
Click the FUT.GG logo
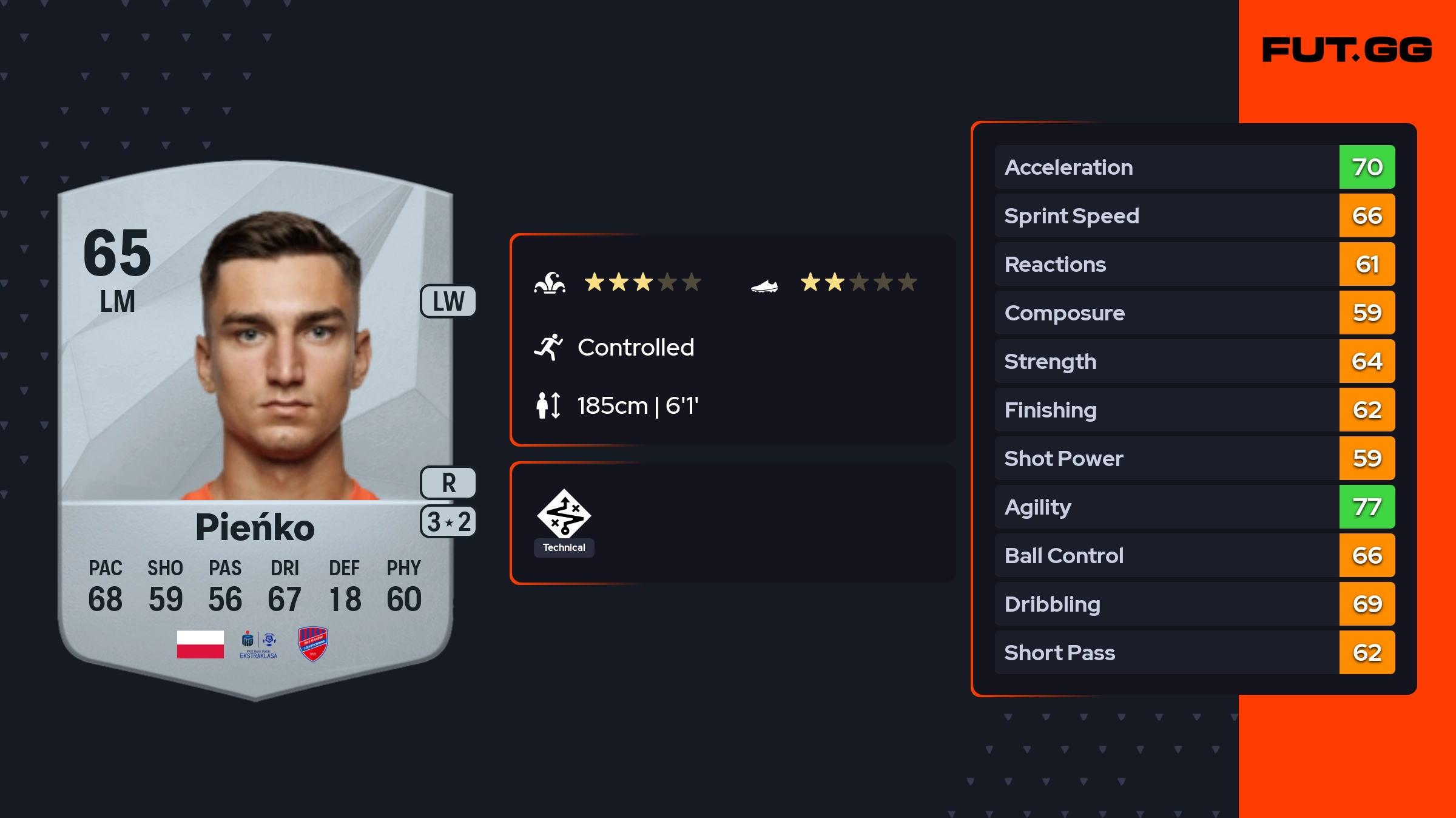[x=1347, y=50]
